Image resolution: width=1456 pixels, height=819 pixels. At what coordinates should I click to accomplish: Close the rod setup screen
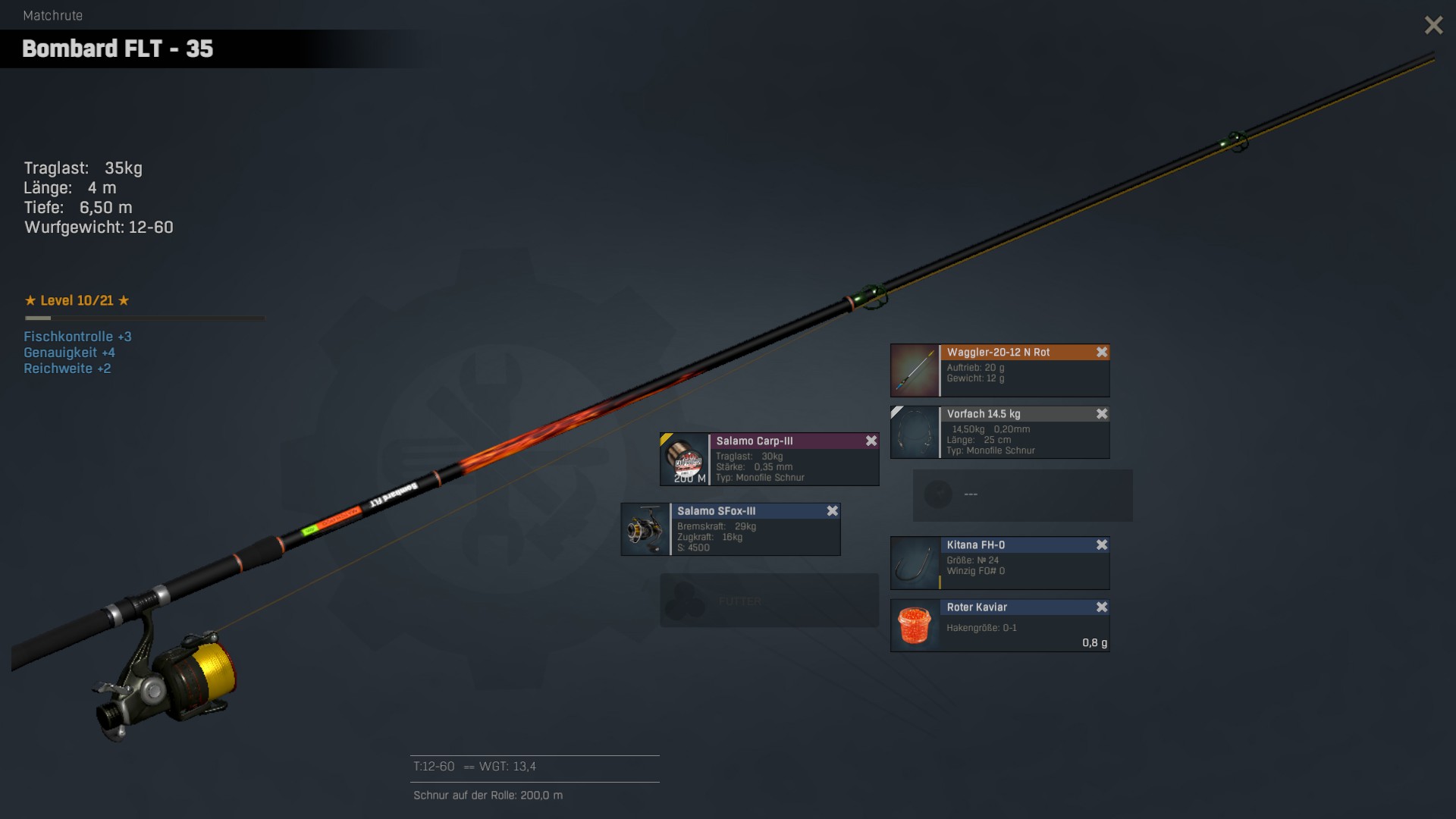point(1433,26)
